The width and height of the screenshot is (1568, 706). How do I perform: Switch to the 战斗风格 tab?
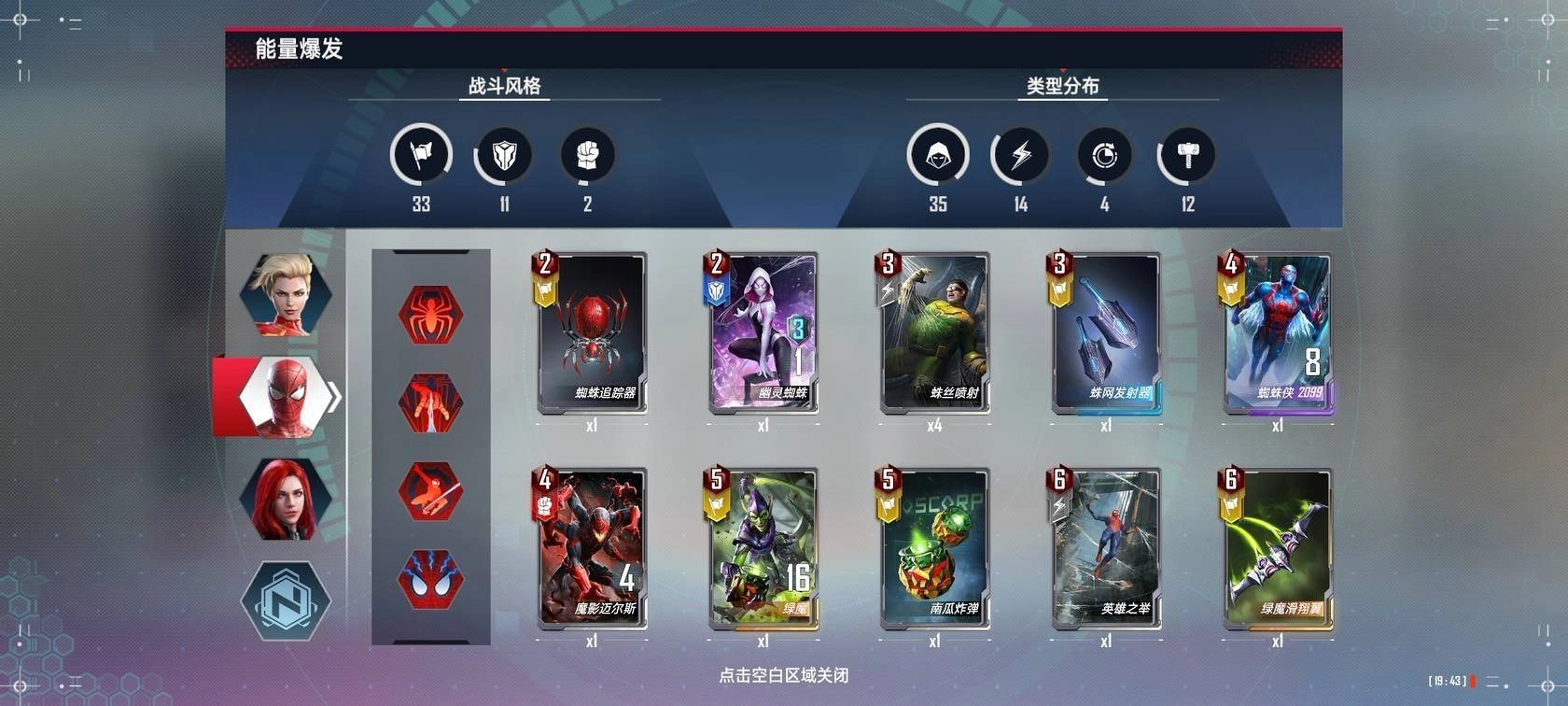[x=503, y=84]
